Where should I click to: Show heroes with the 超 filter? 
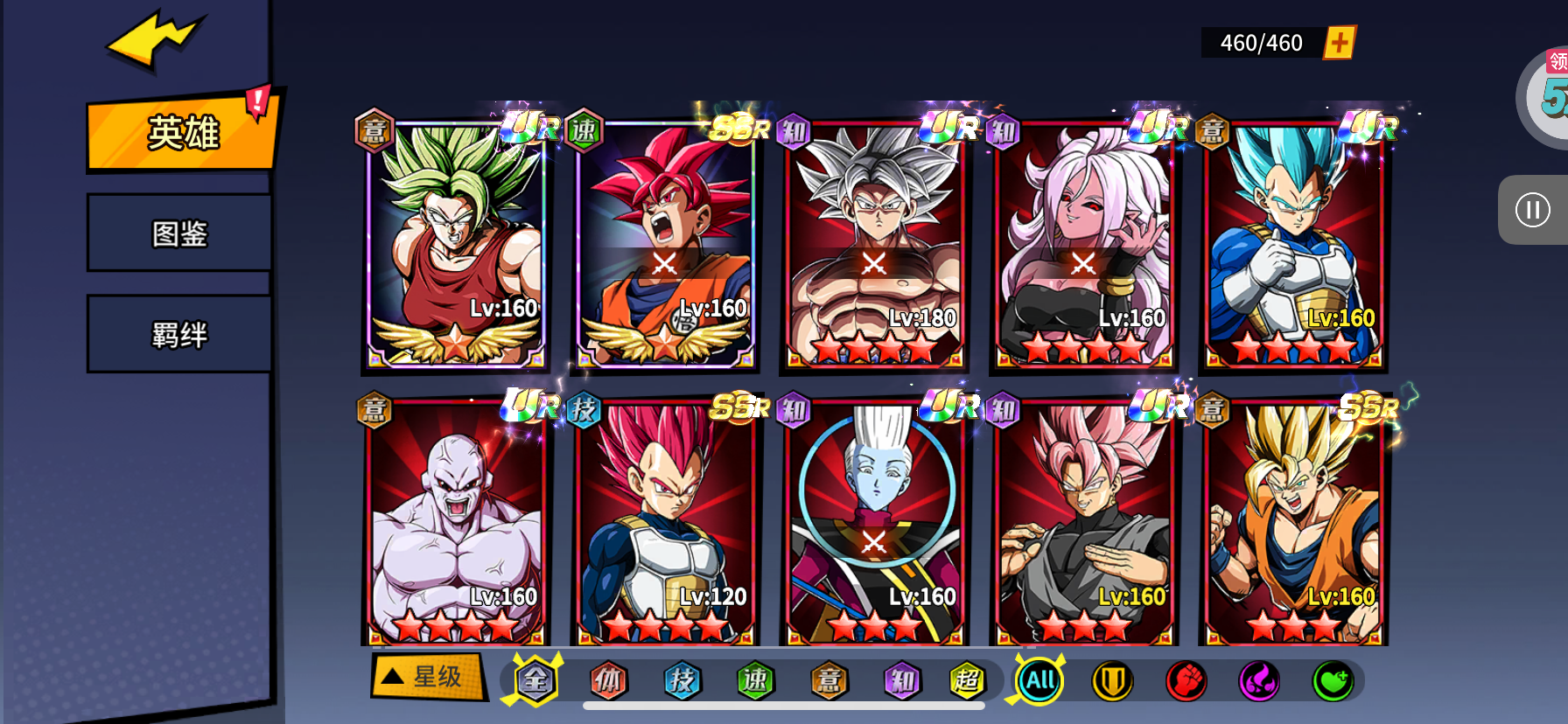click(x=967, y=680)
